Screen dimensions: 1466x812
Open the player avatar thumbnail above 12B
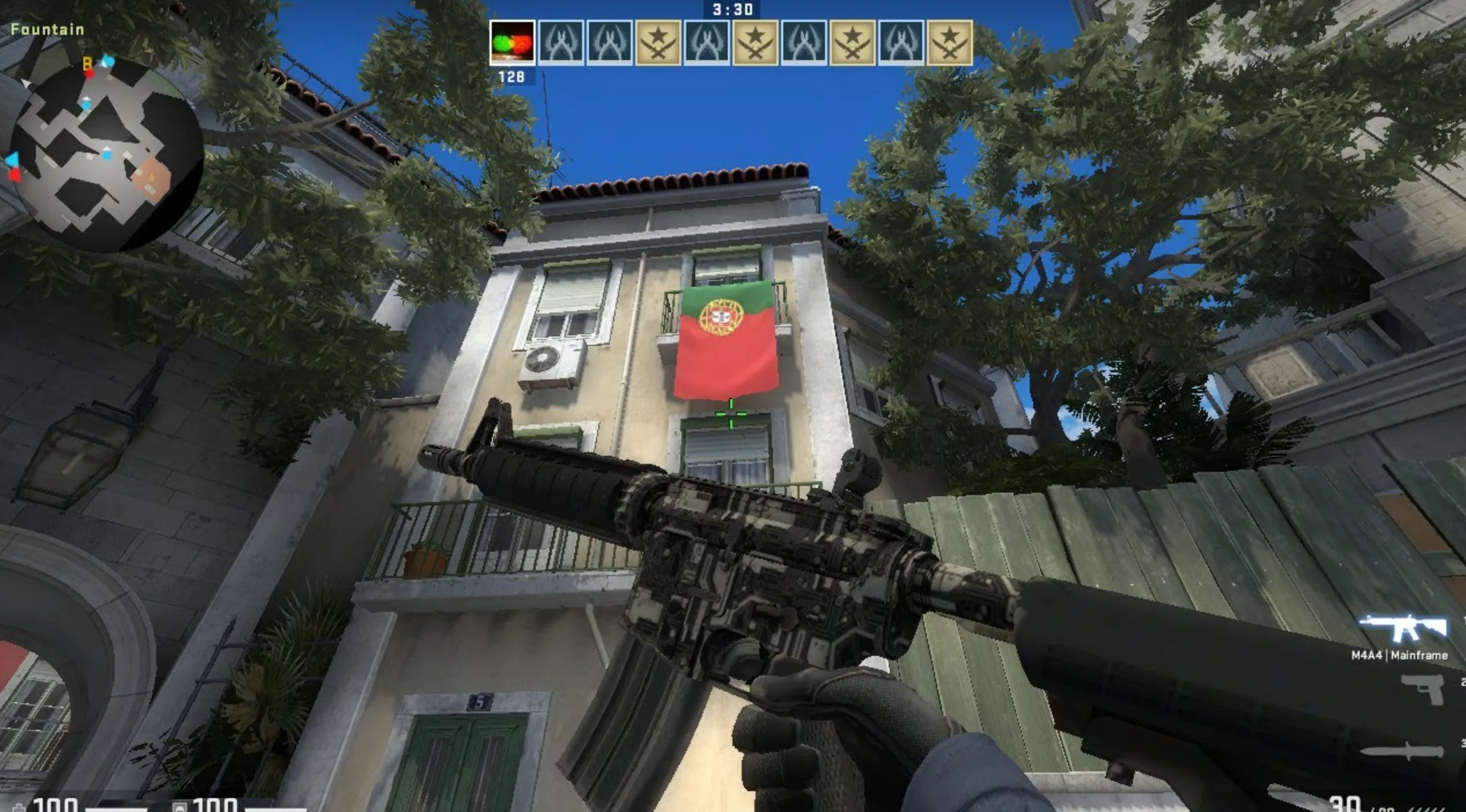pos(514,42)
